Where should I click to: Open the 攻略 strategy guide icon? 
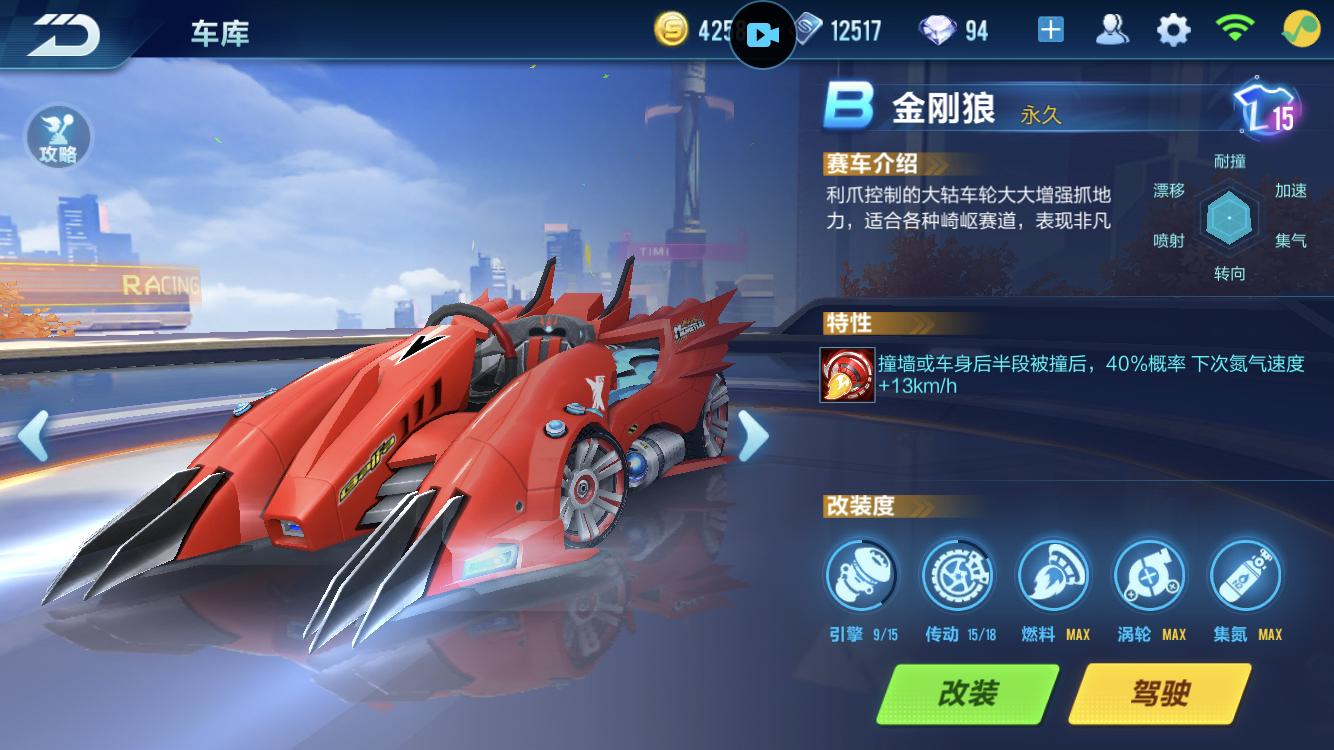(x=57, y=138)
